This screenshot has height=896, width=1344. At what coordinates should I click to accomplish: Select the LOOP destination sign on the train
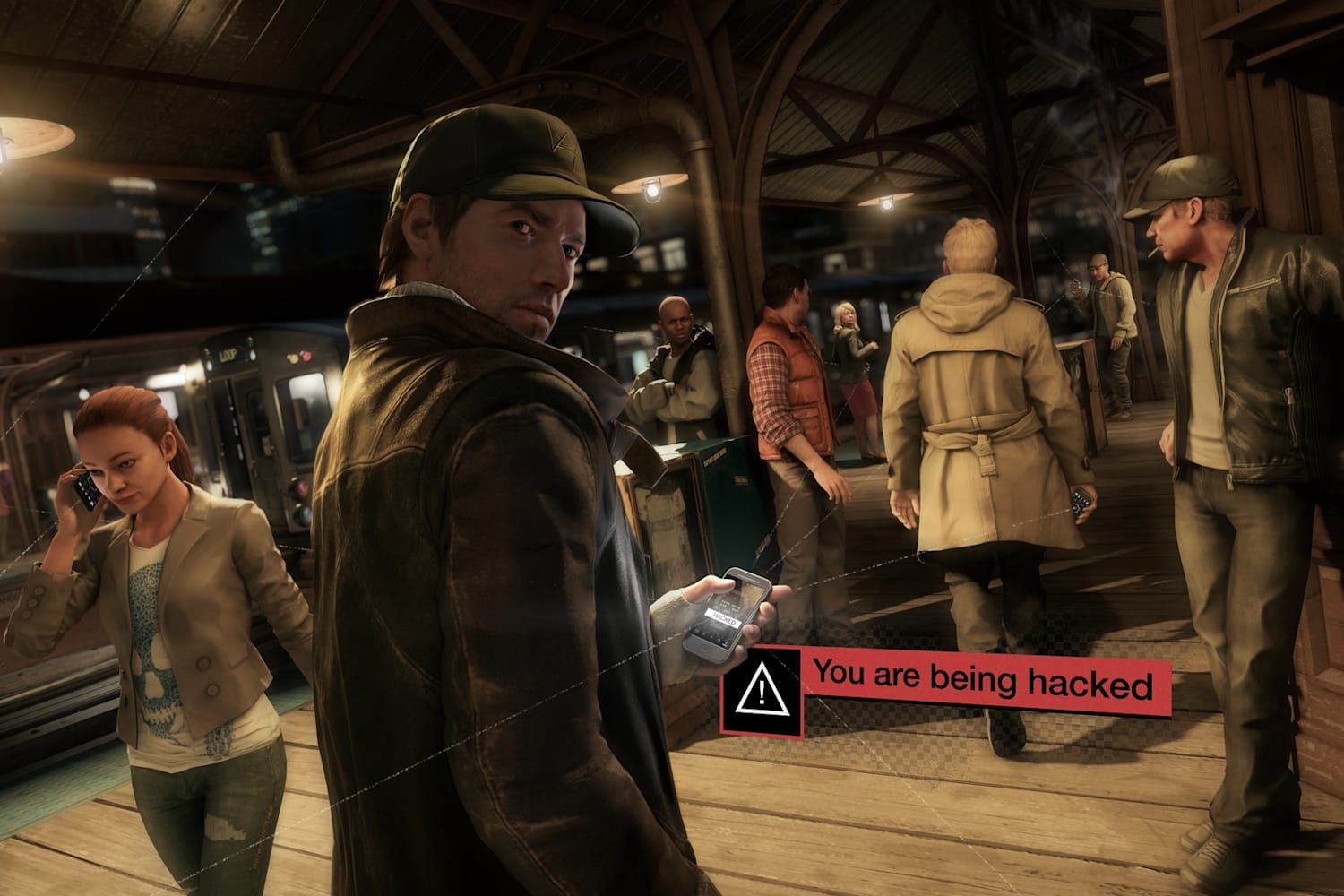tap(228, 355)
